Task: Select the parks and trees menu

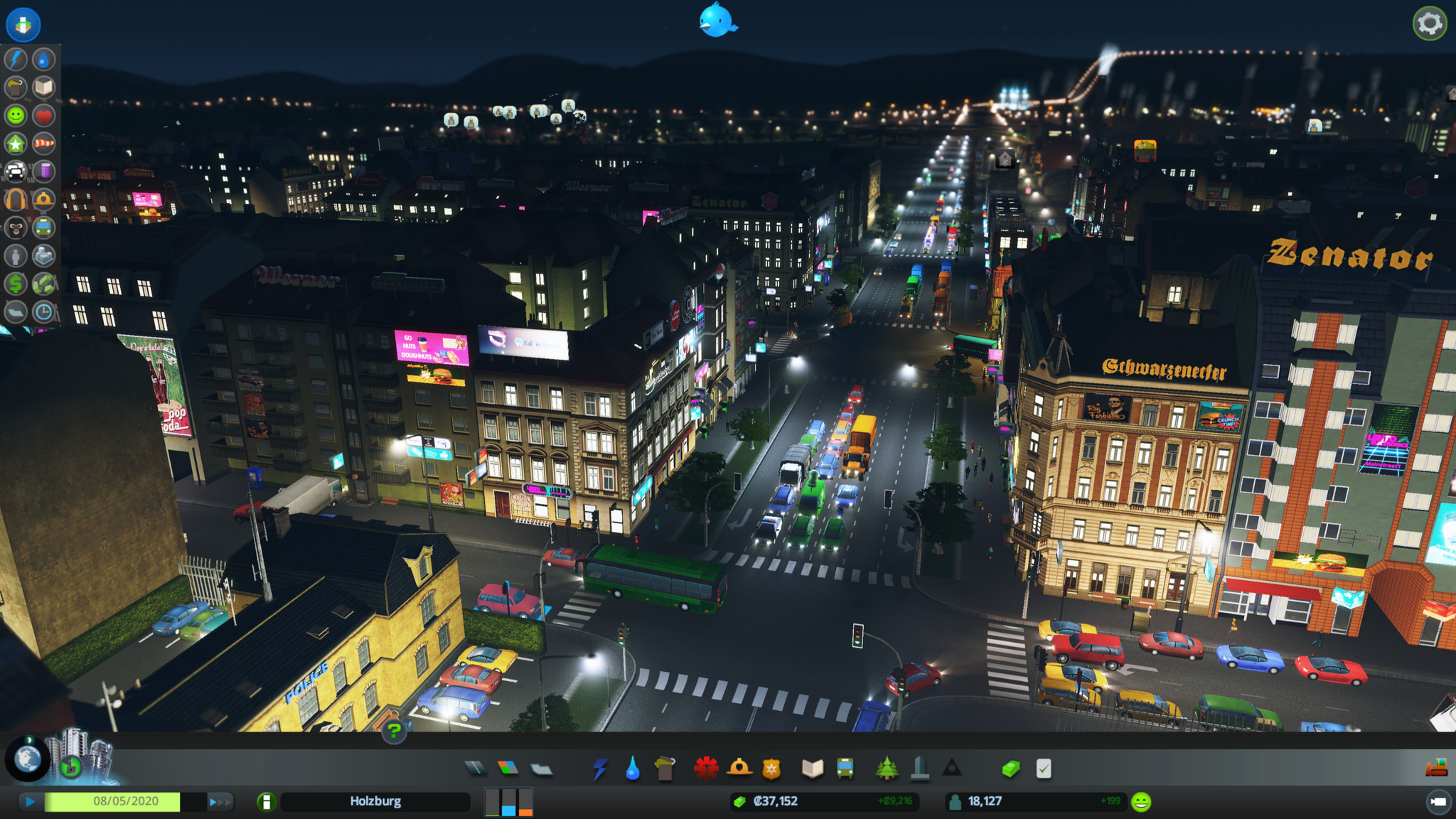Action: point(886,769)
